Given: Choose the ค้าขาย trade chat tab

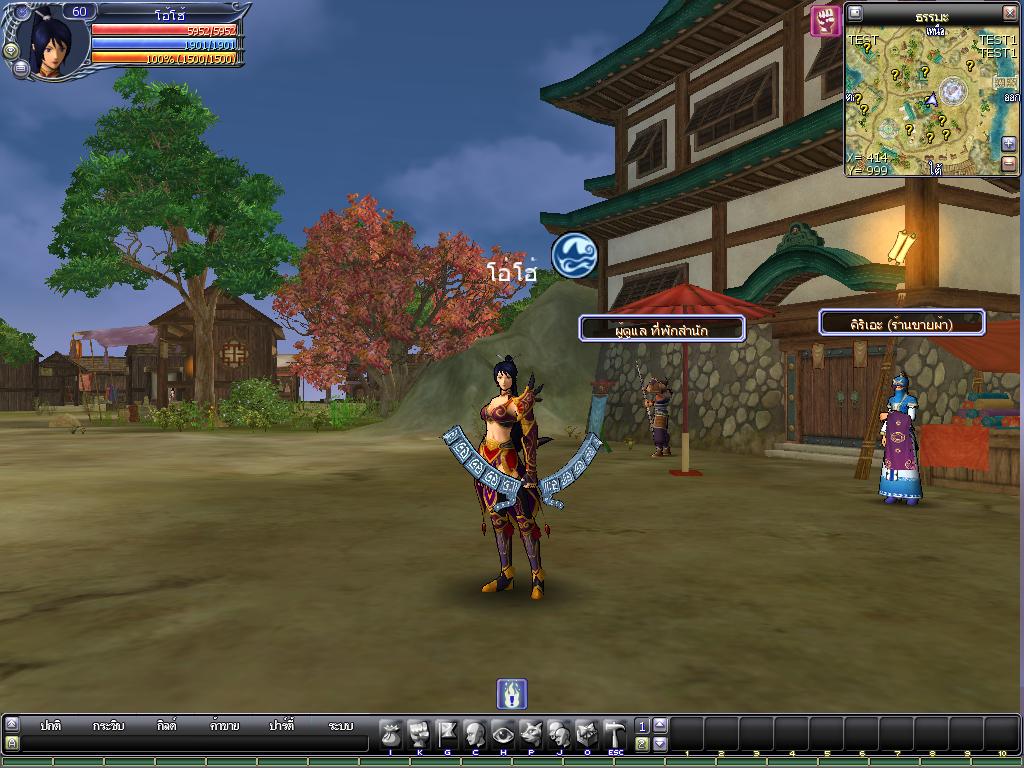Looking at the screenshot, I should (x=224, y=726).
